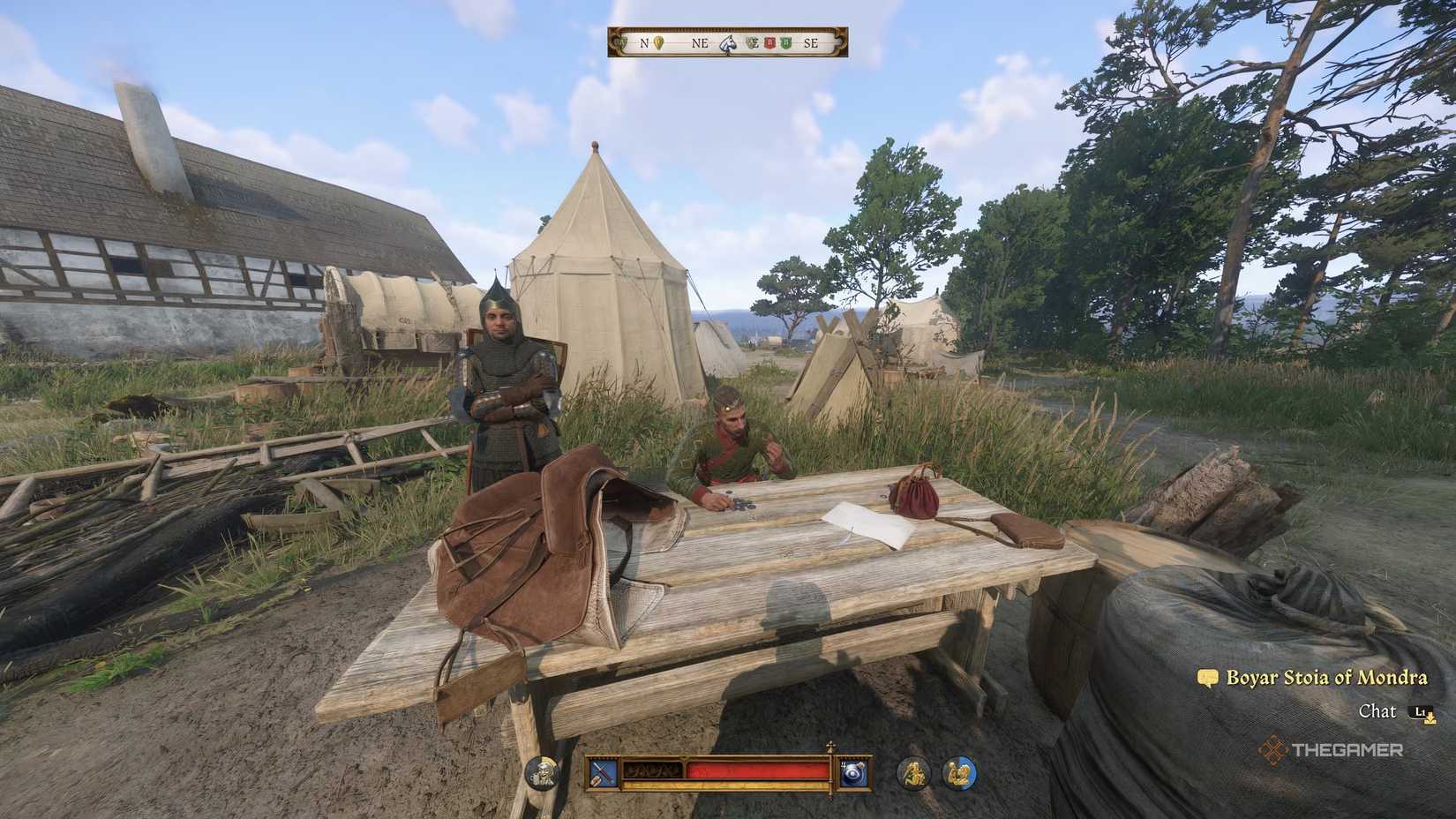Click the N marking on the compass bar
1456x819 pixels.
point(644,41)
